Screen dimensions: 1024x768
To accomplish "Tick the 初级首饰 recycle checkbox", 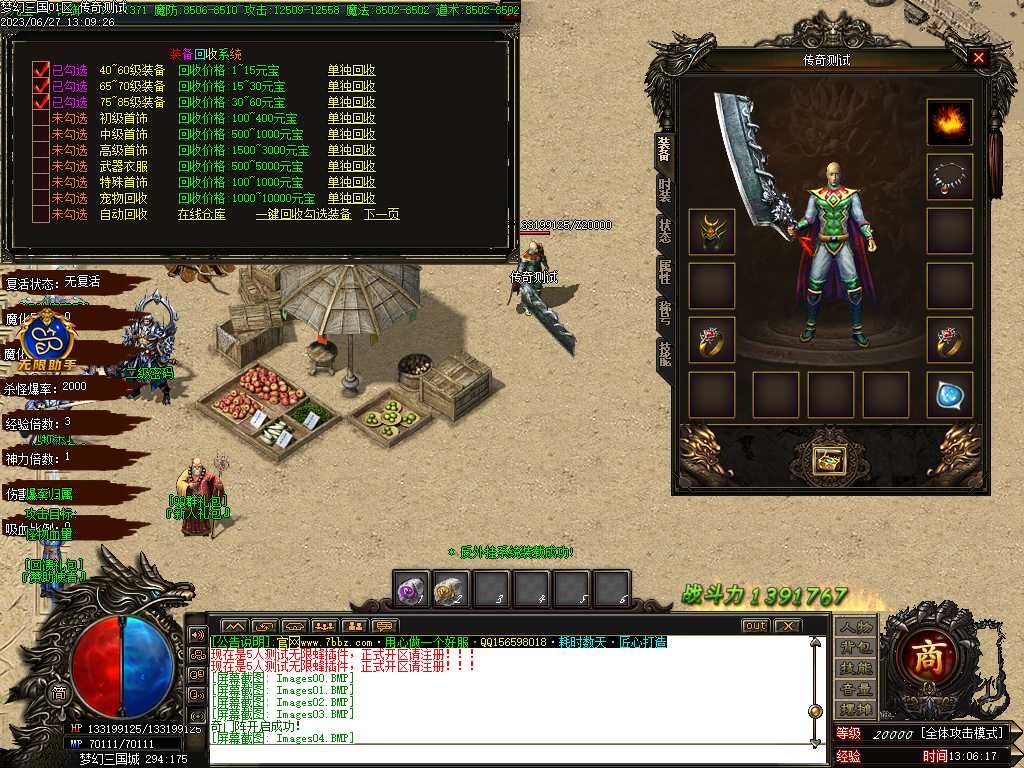I will pyautogui.click(x=41, y=118).
